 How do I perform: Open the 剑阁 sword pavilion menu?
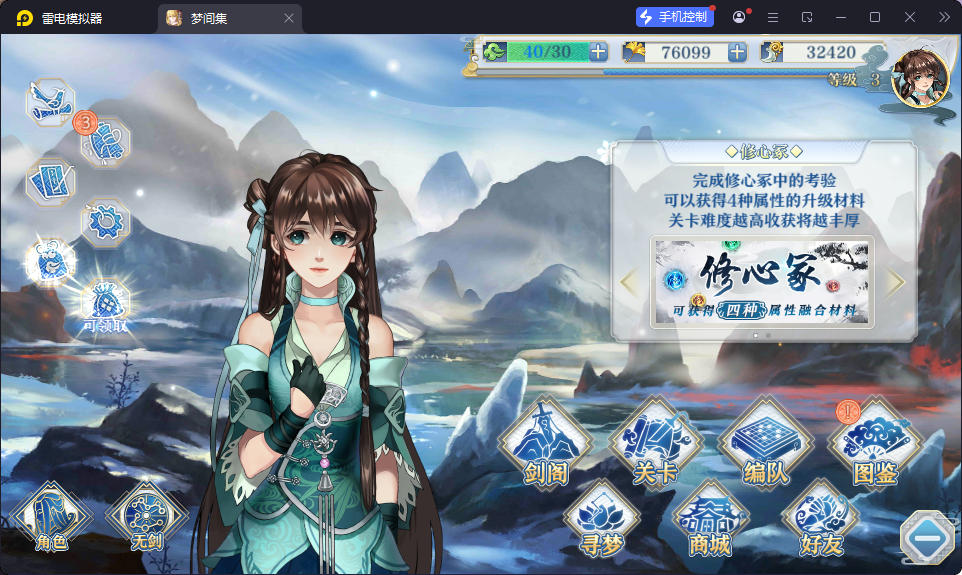pos(545,445)
